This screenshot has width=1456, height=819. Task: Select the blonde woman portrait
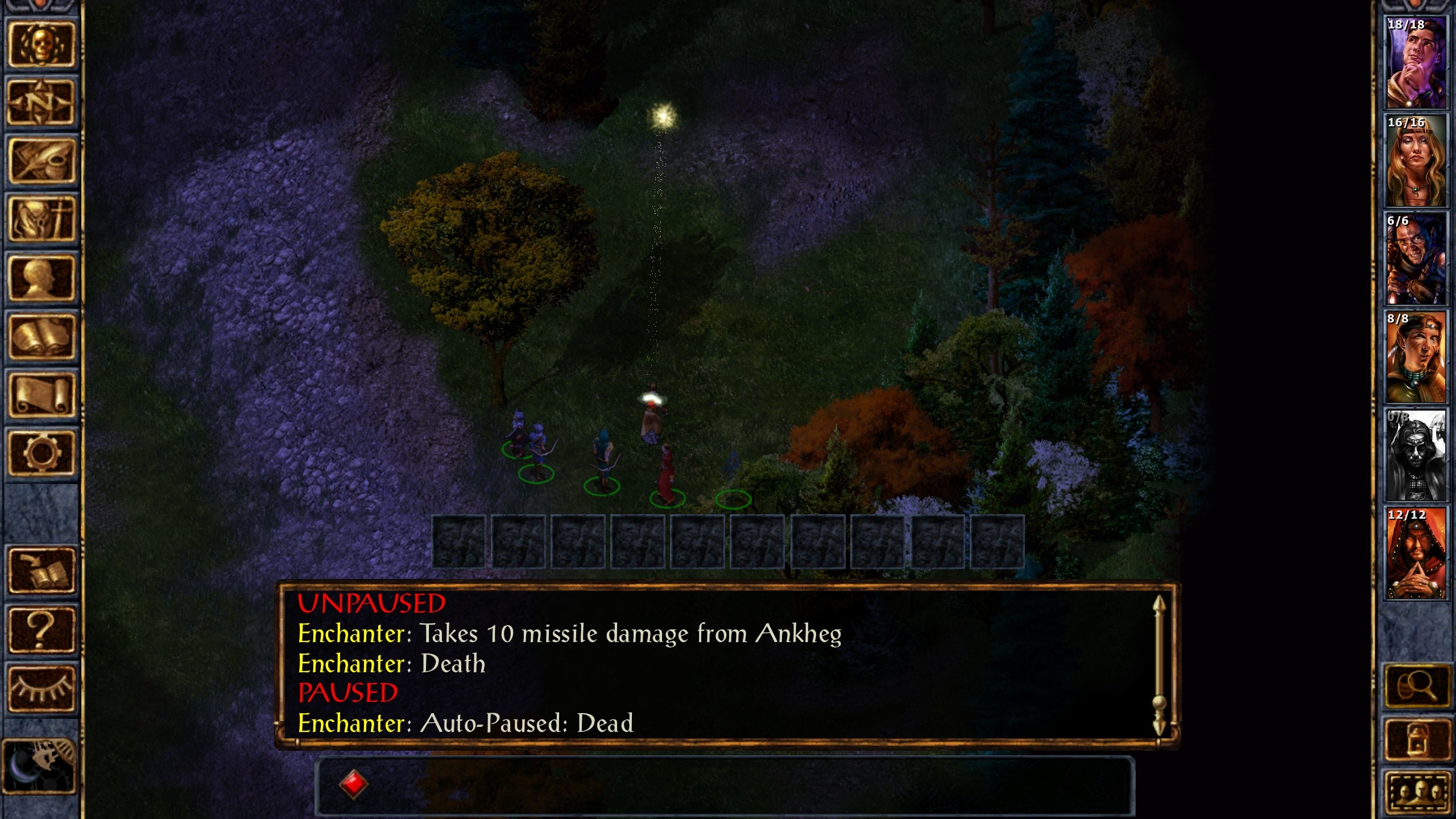pos(1415,160)
